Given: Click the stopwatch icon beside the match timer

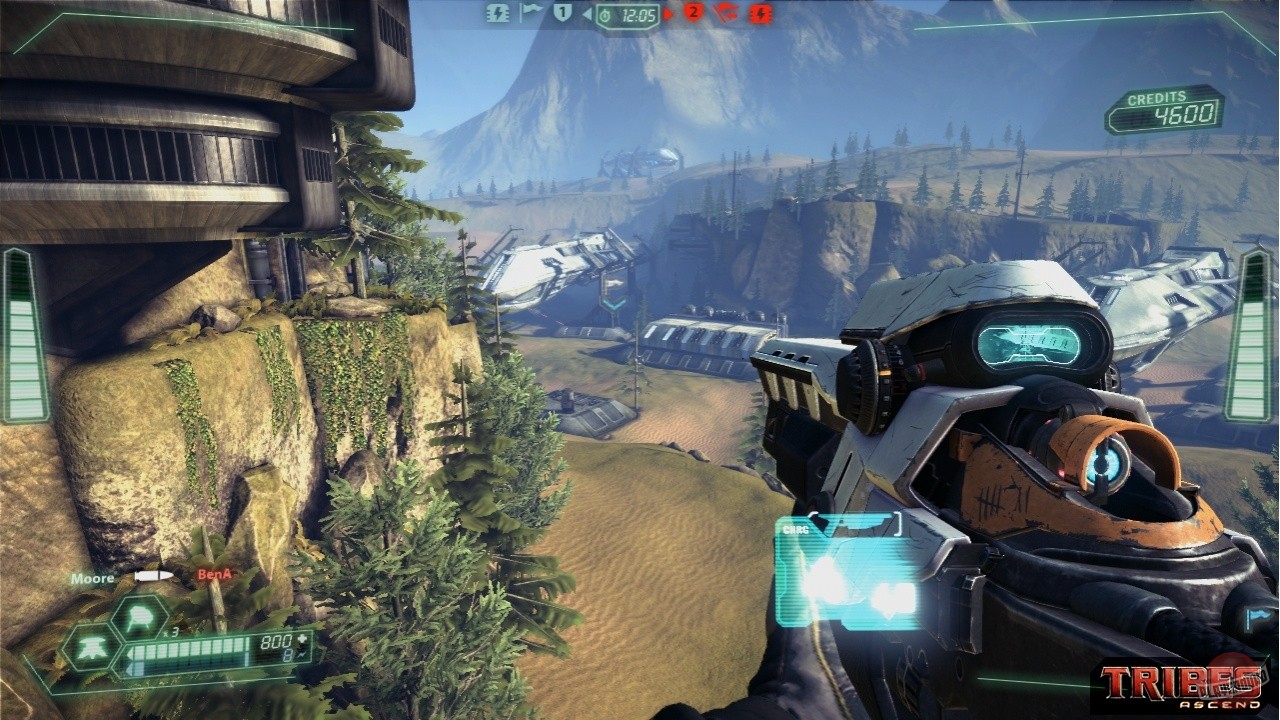Looking at the screenshot, I should 604,15.
